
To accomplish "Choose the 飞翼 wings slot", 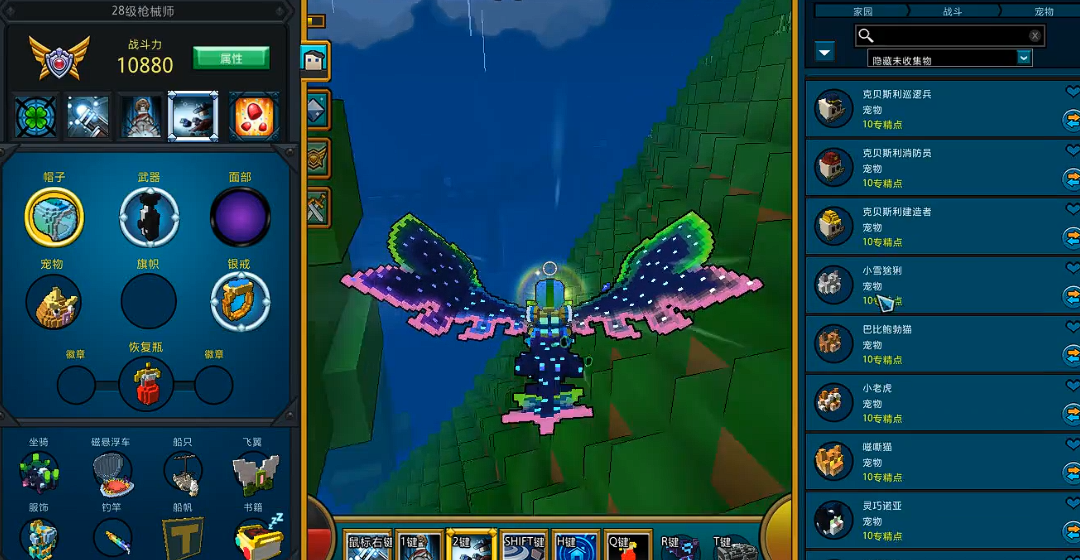I will tap(255, 473).
